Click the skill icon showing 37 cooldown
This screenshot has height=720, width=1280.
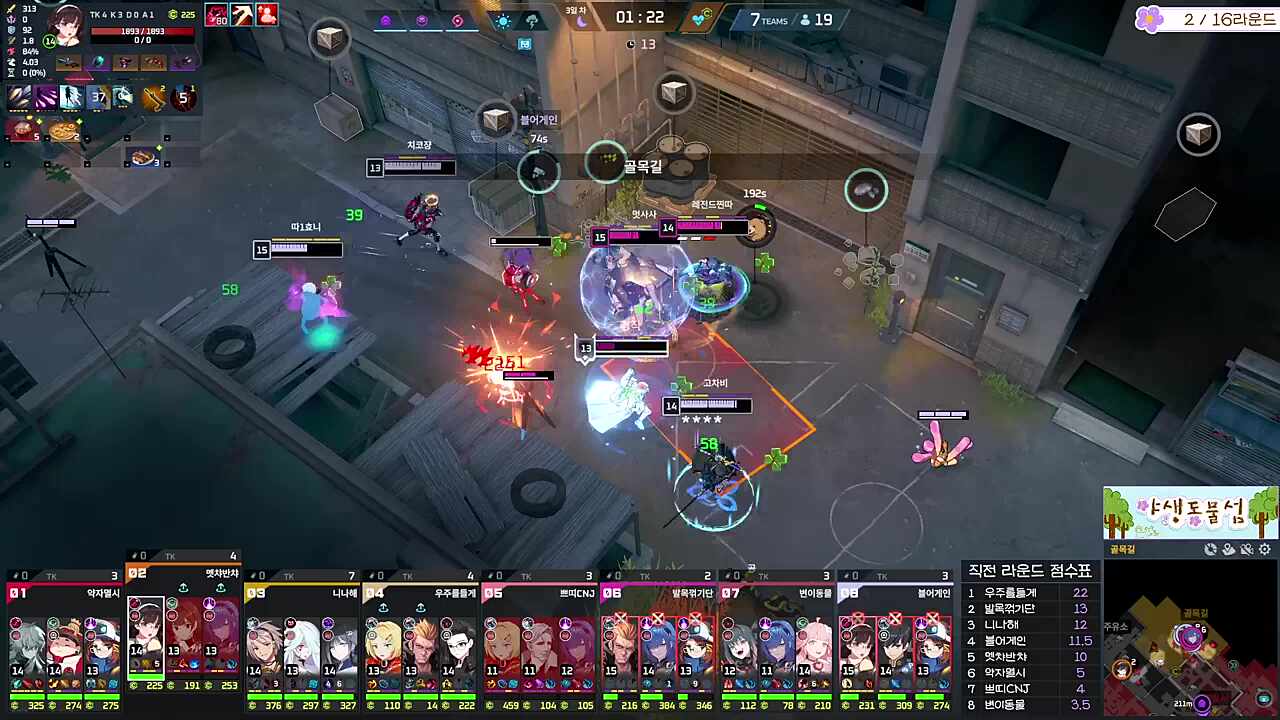[x=97, y=97]
